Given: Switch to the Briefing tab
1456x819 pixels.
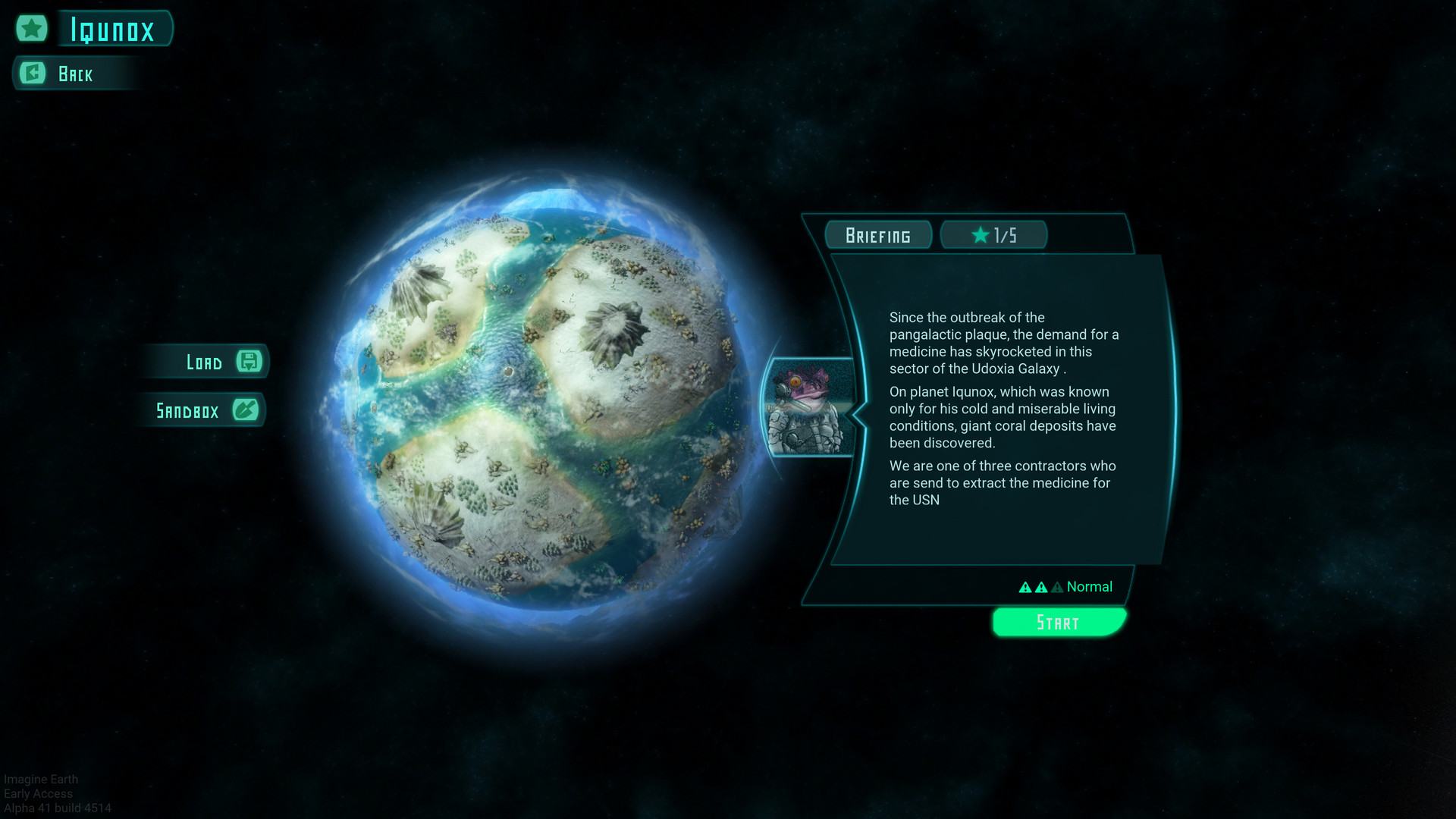Looking at the screenshot, I should click(878, 235).
